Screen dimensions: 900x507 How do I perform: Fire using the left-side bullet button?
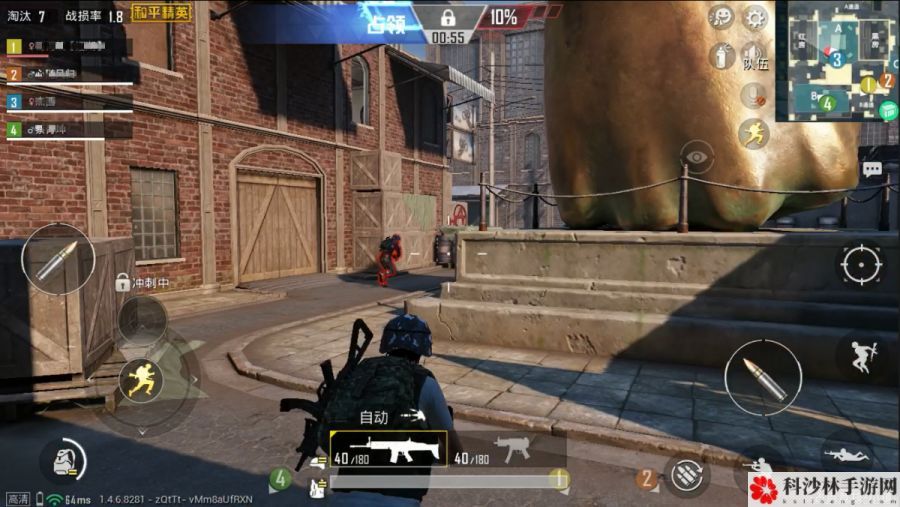(58, 258)
